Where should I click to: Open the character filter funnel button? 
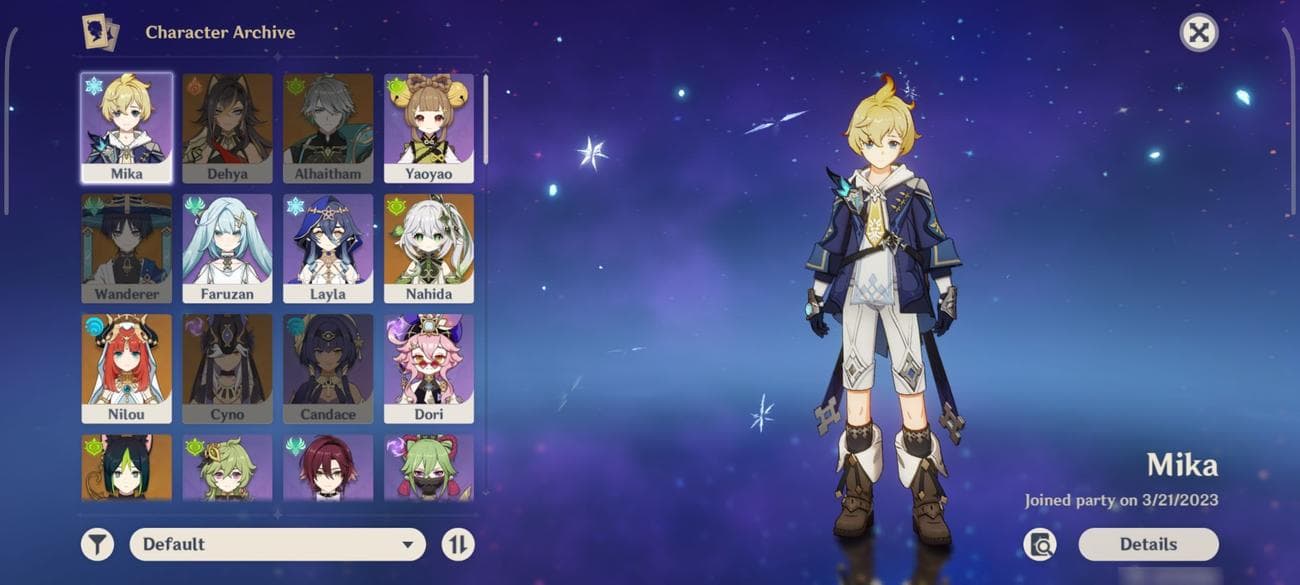point(97,544)
